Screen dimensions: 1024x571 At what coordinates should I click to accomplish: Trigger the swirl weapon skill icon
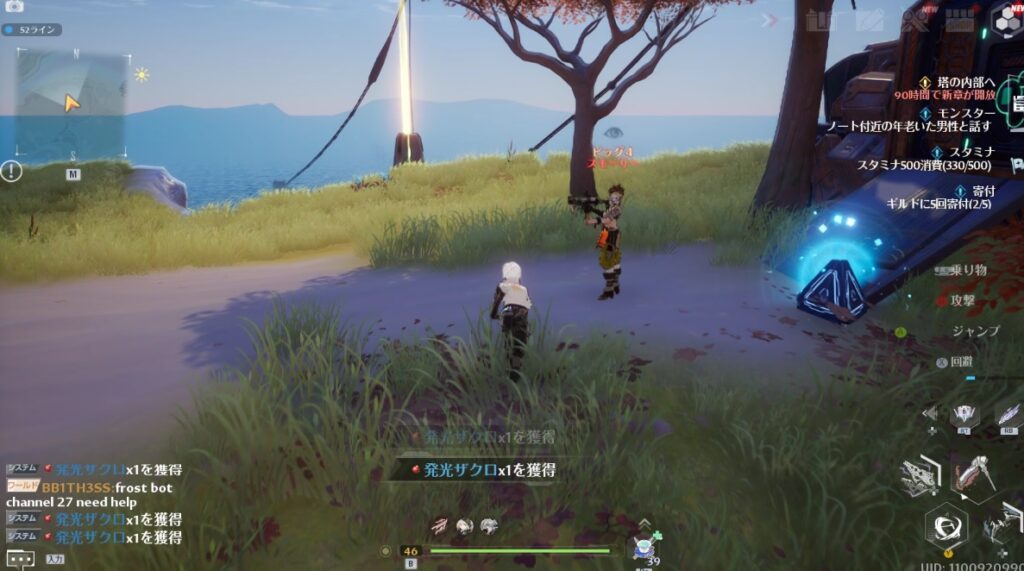(945, 523)
